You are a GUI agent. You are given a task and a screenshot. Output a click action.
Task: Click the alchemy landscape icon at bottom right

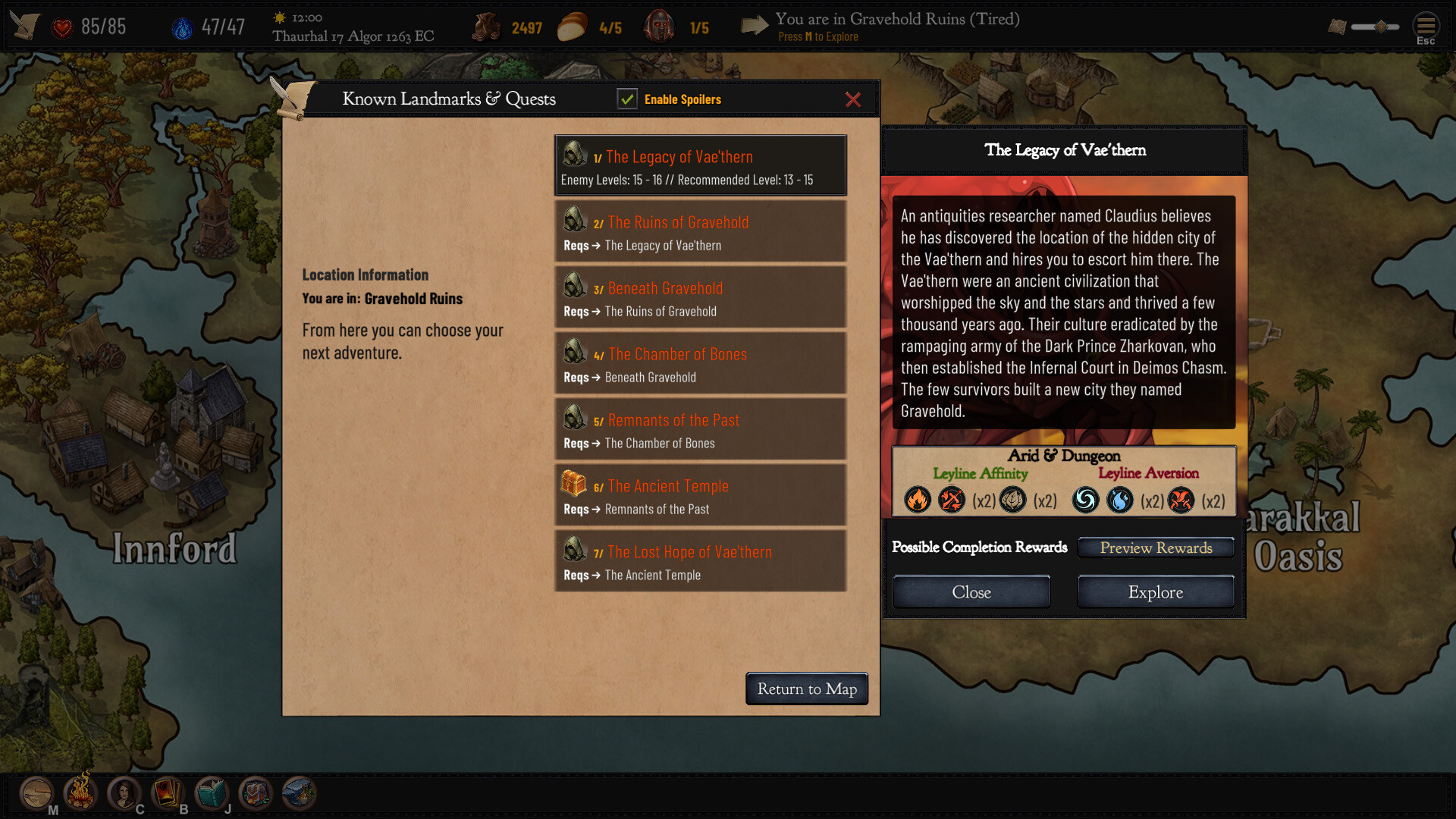pyautogui.click(x=297, y=793)
